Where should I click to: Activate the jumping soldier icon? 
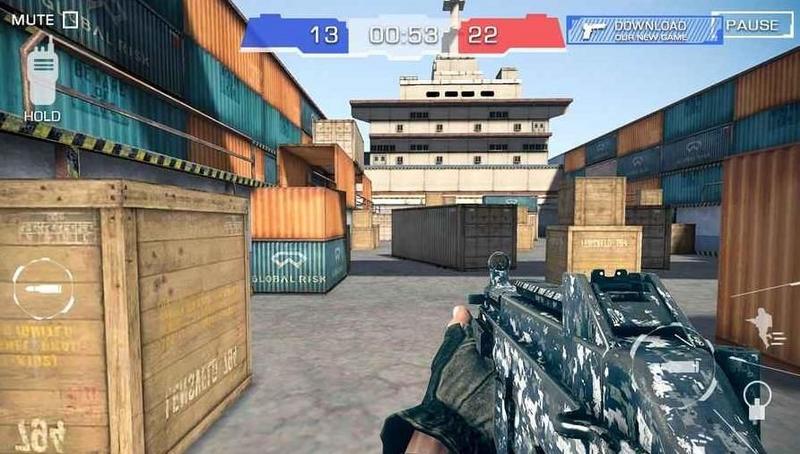click(769, 326)
